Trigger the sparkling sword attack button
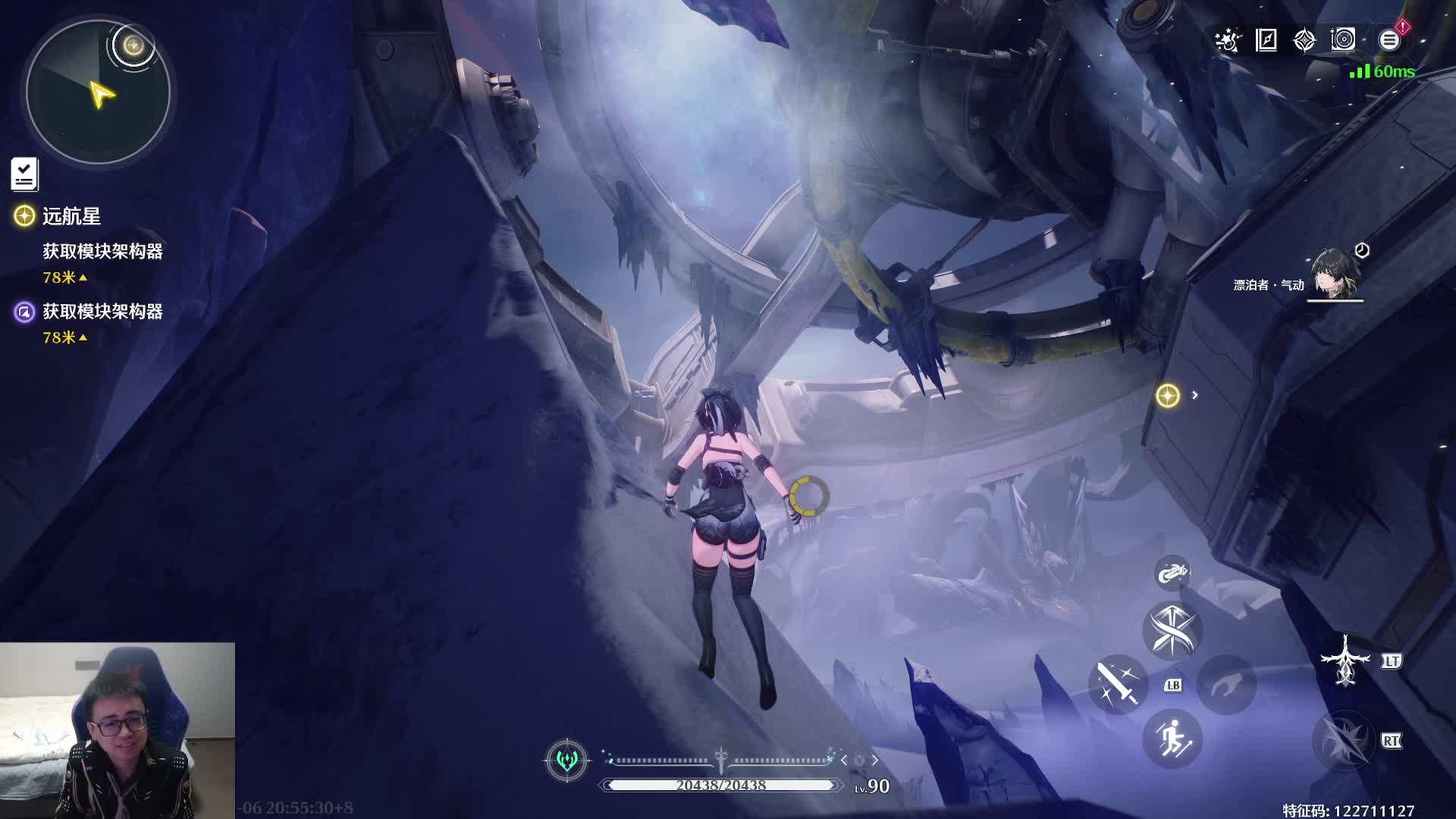This screenshot has height=819, width=1456. [1118, 684]
